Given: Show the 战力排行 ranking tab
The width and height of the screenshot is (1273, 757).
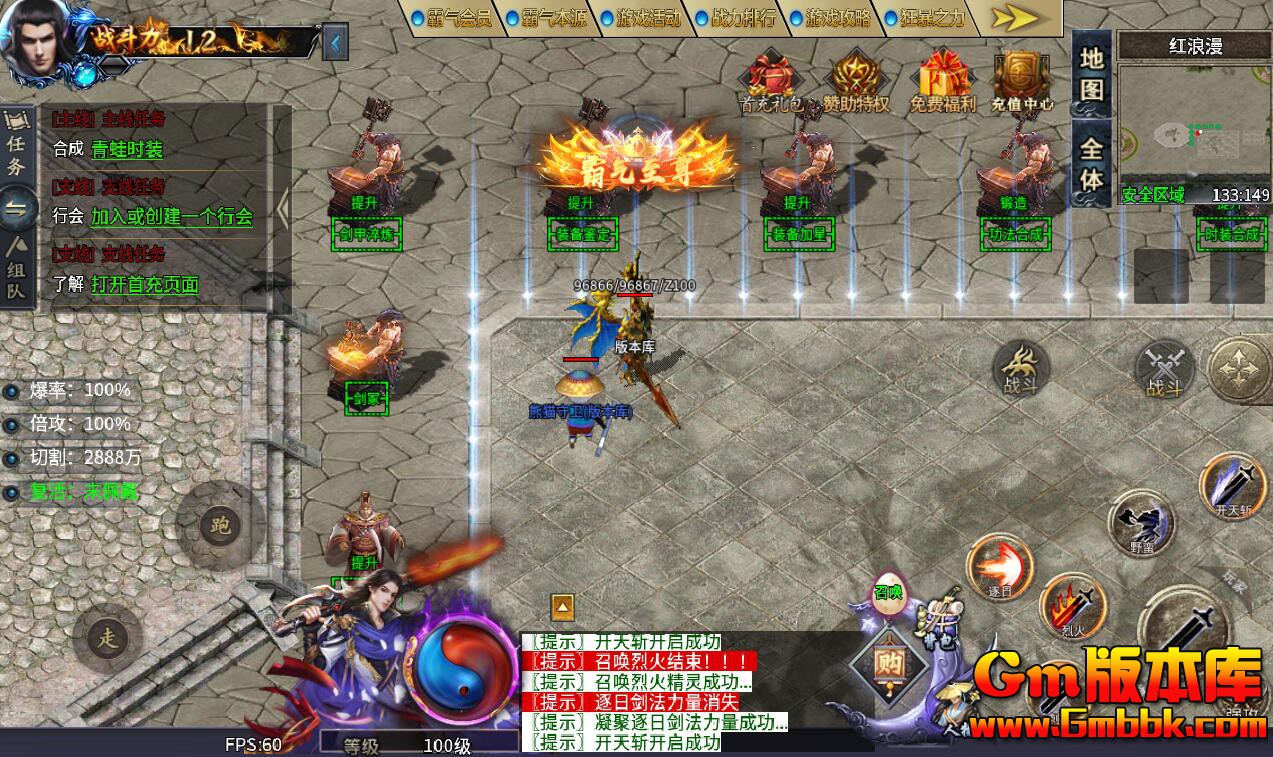Looking at the screenshot, I should (738, 18).
